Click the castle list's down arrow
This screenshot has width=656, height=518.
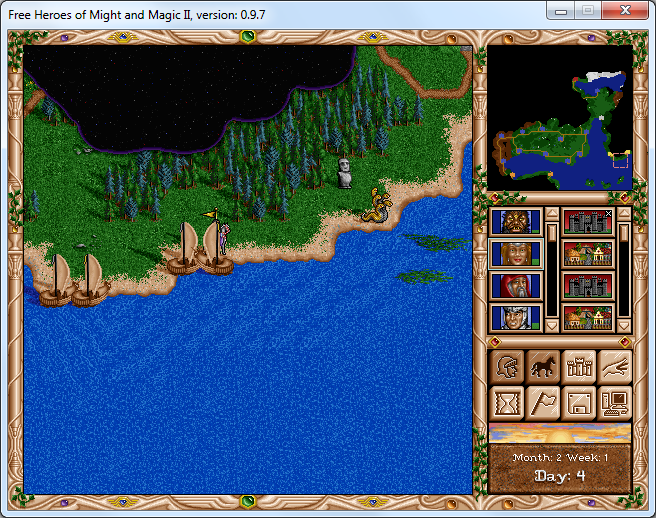[x=624, y=326]
